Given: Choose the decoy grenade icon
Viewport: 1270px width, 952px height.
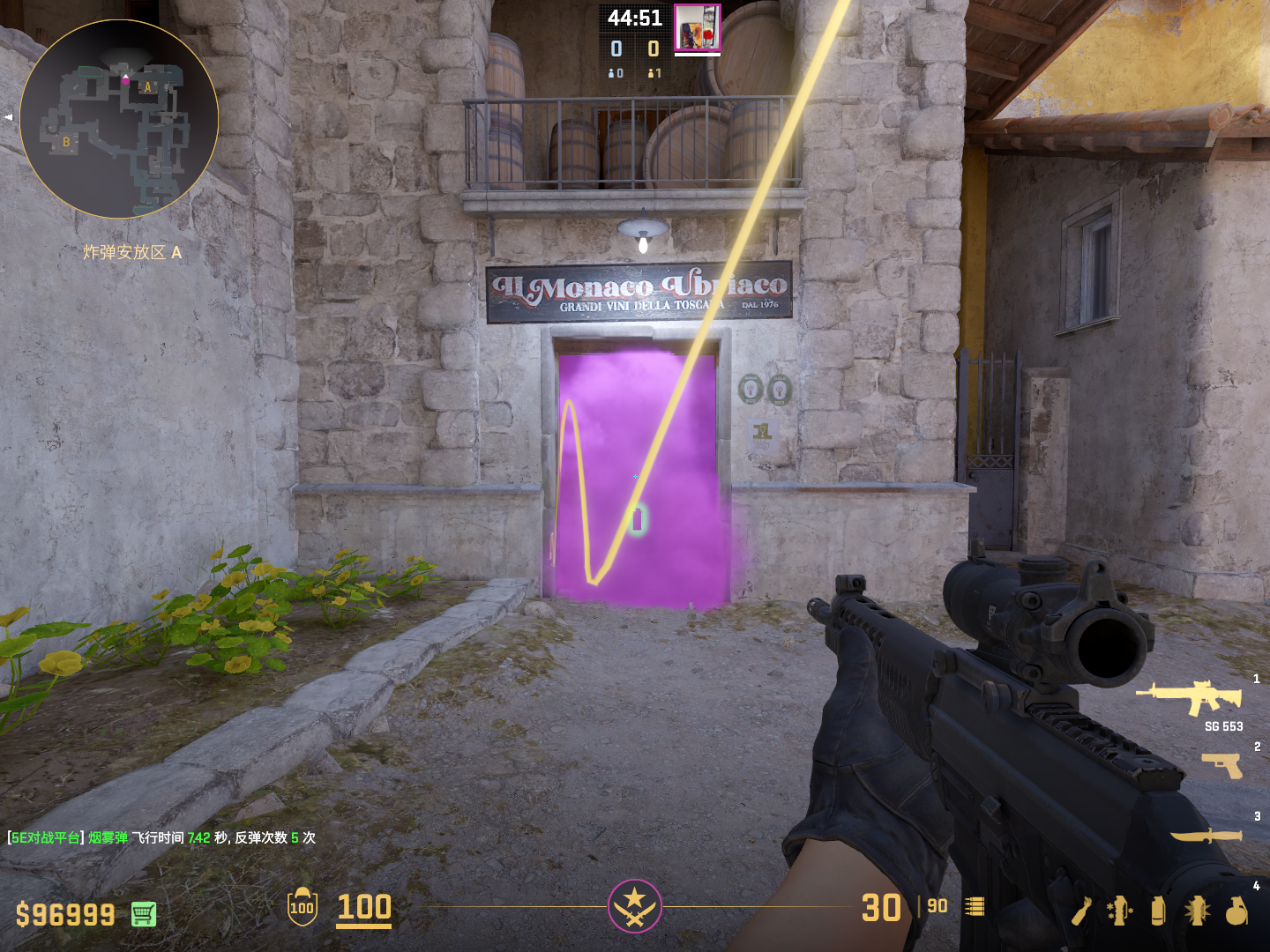Looking at the screenshot, I should [x=1118, y=911].
